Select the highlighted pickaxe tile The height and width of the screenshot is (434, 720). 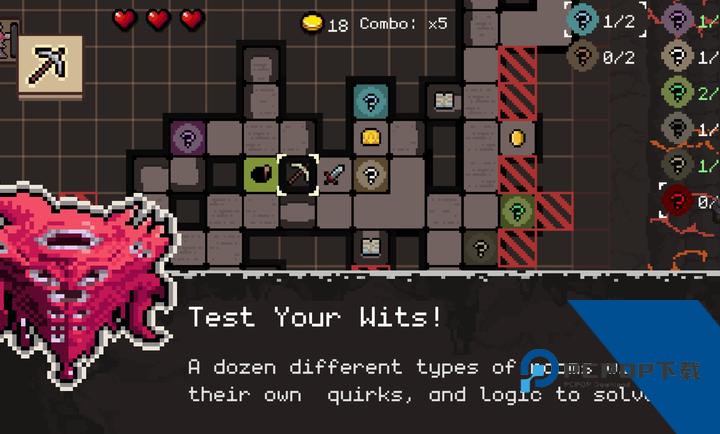click(297, 174)
